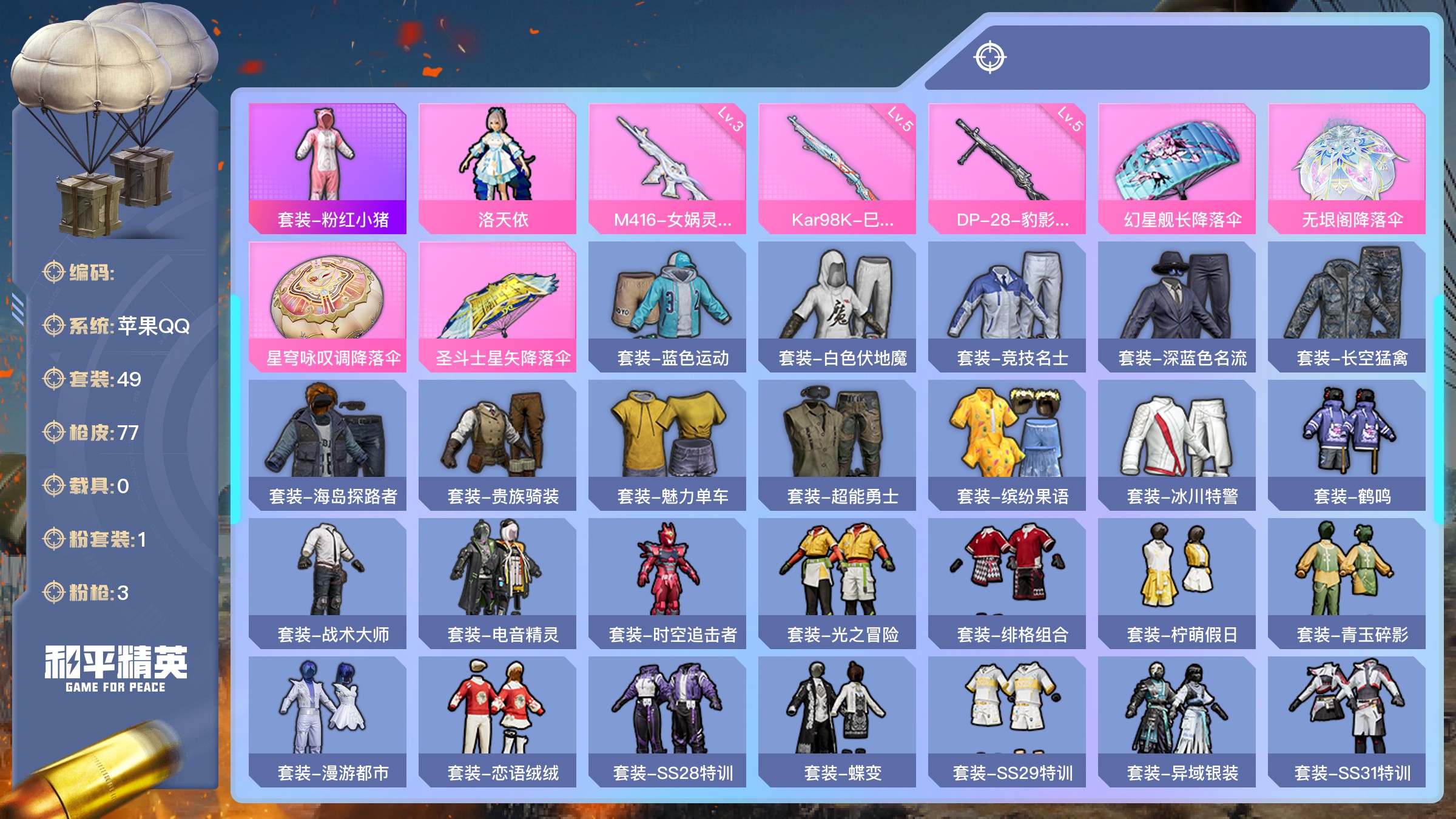
Task: Choose the 套装-时空追击者 red armor tile
Action: (667, 584)
